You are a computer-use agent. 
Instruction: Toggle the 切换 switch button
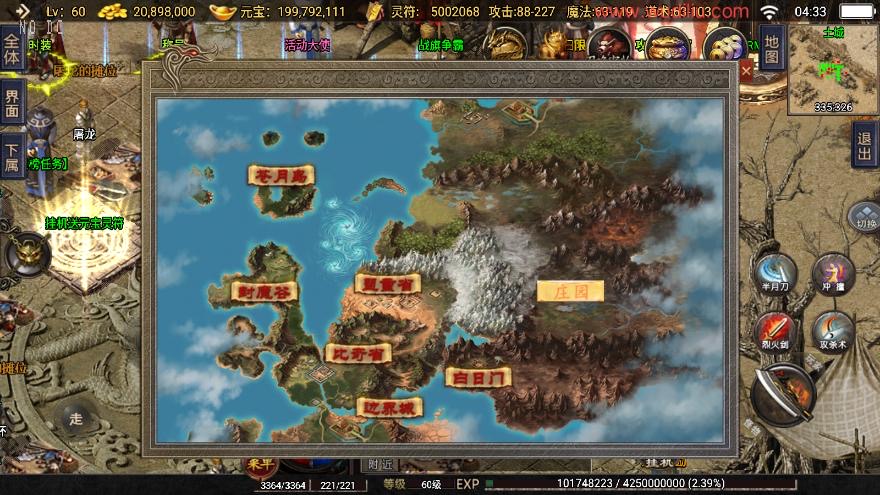point(863,216)
